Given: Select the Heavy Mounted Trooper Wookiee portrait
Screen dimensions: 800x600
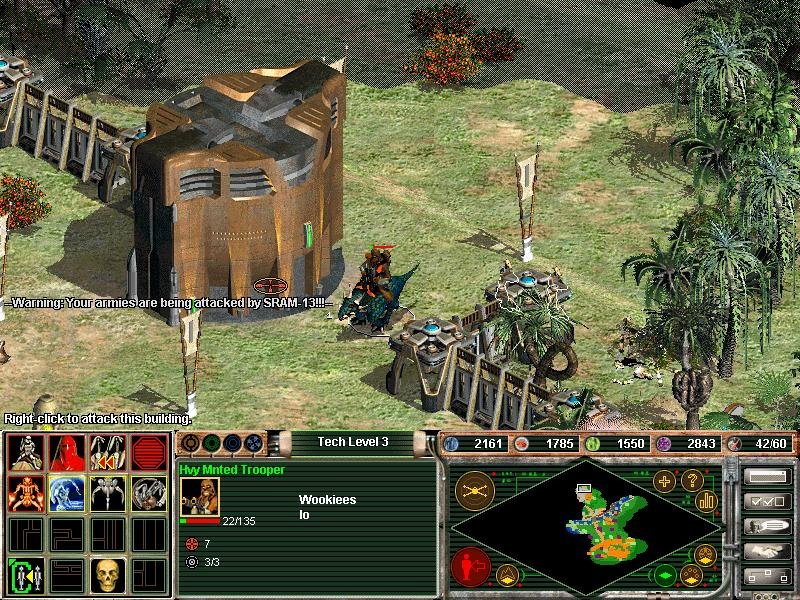Looking at the screenshot, I should click(199, 497).
